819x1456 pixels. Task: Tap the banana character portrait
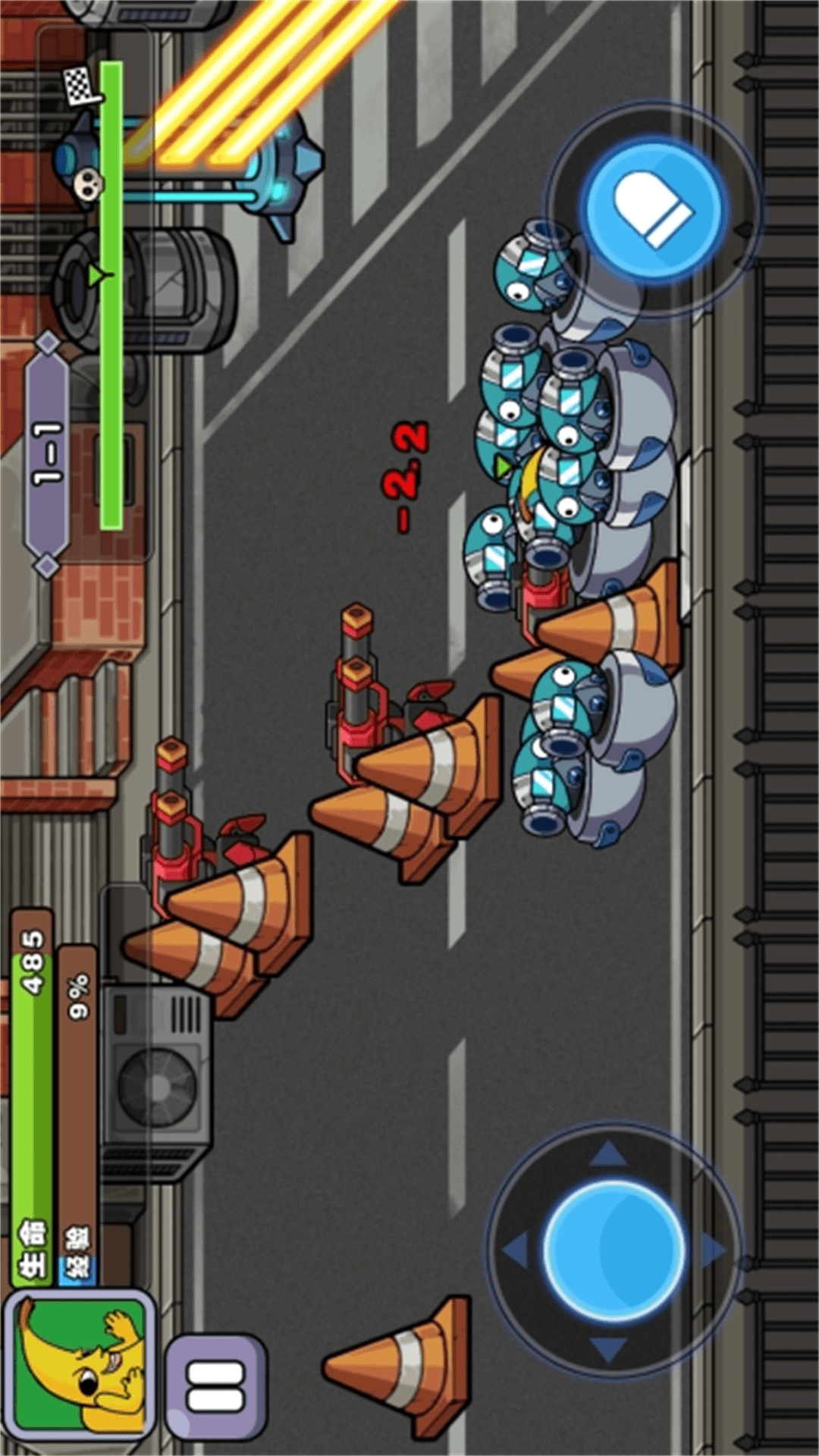[79, 1368]
